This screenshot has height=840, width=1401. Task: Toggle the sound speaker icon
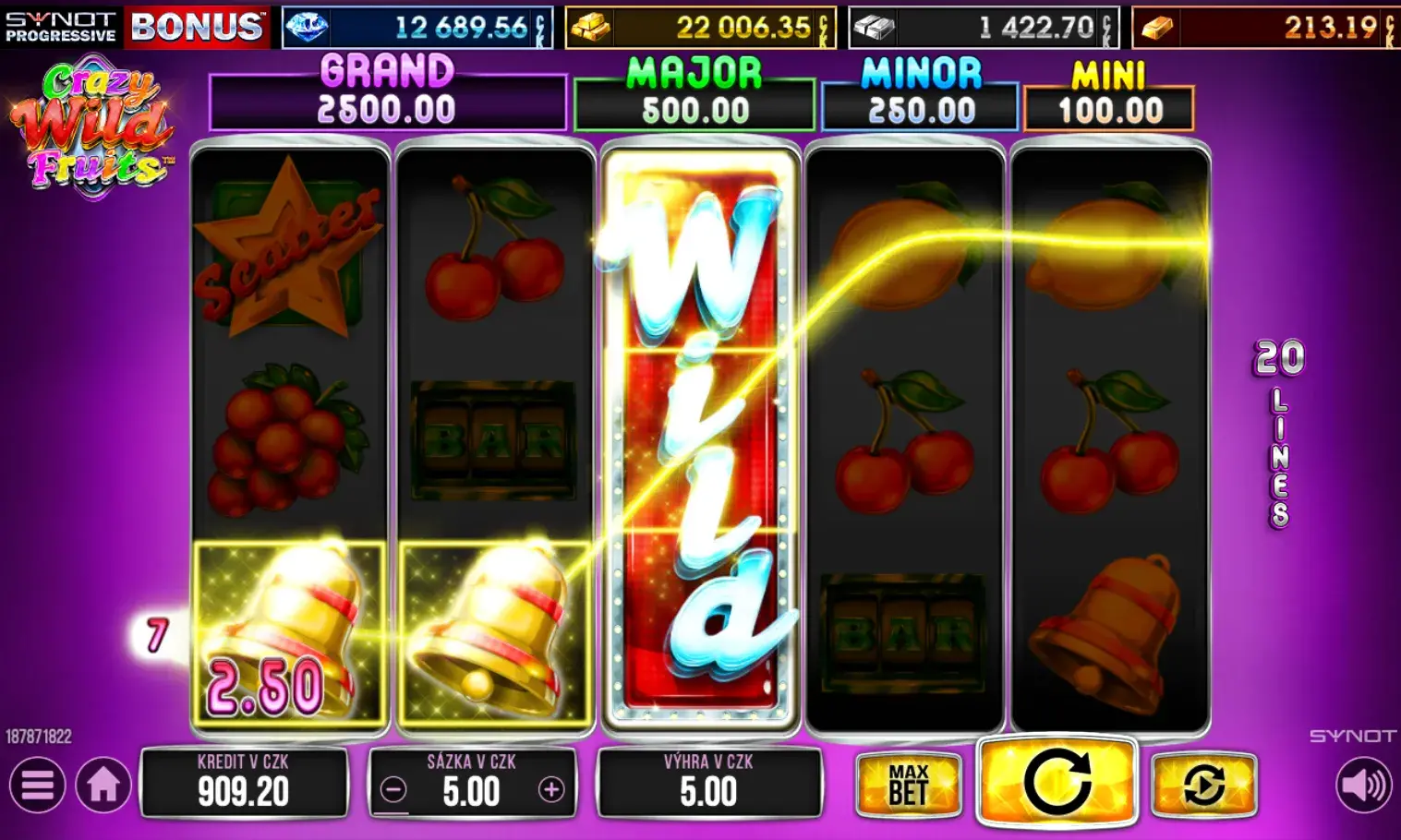click(x=1363, y=786)
